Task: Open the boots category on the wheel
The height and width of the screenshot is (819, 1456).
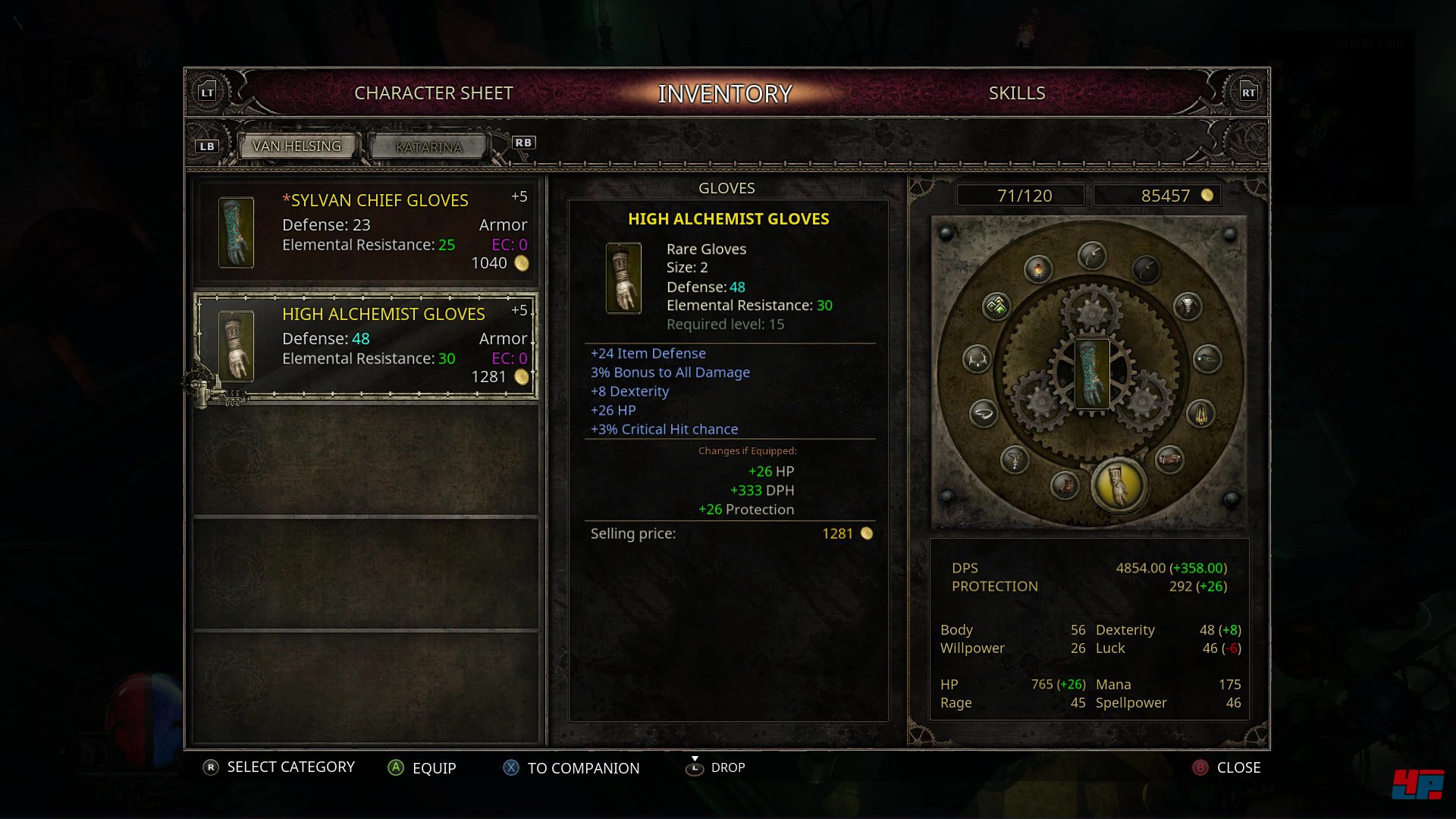Action: pyautogui.click(x=1065, y=483)
